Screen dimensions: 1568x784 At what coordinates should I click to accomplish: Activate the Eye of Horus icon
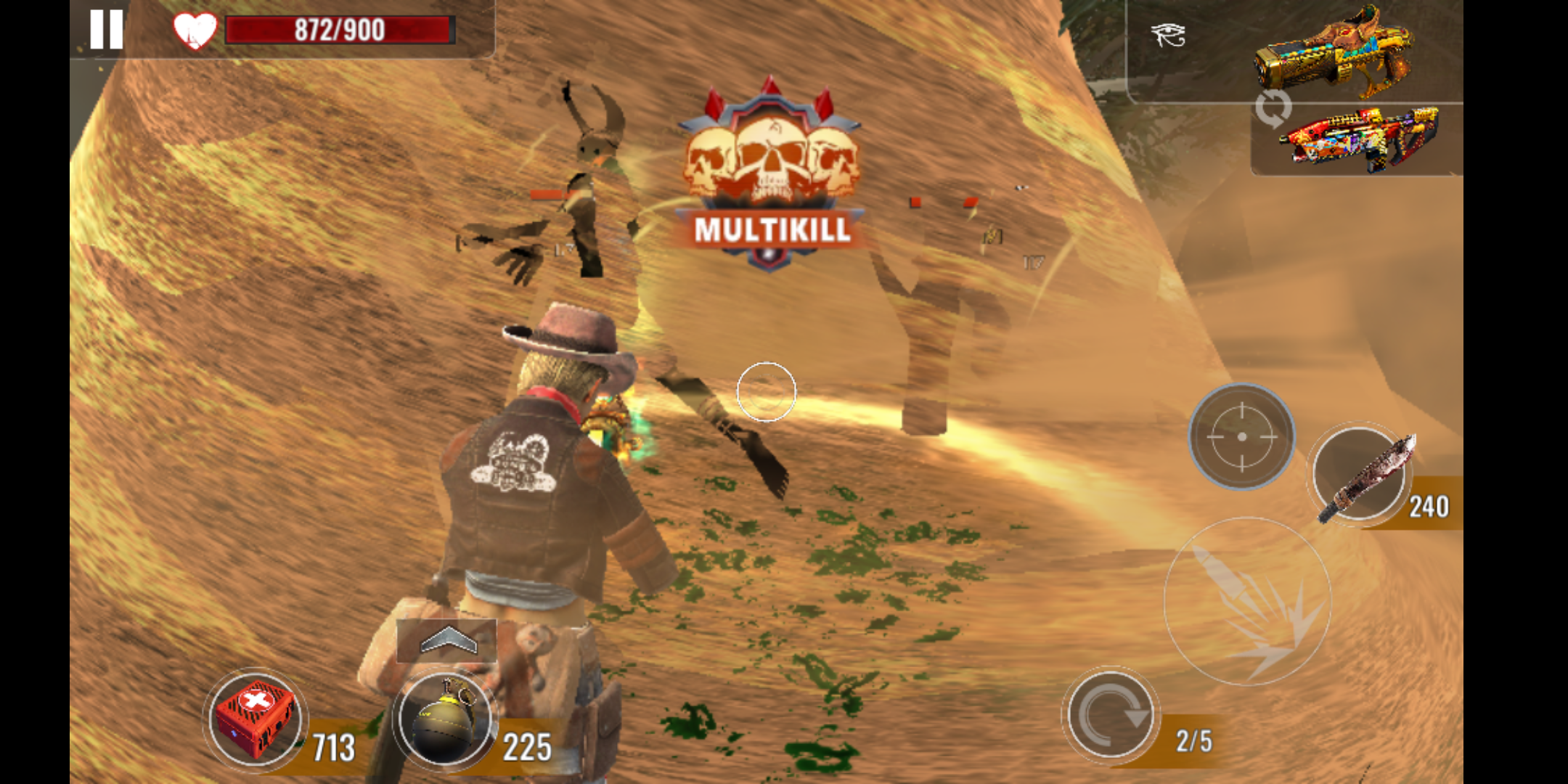coord(1168,35)
